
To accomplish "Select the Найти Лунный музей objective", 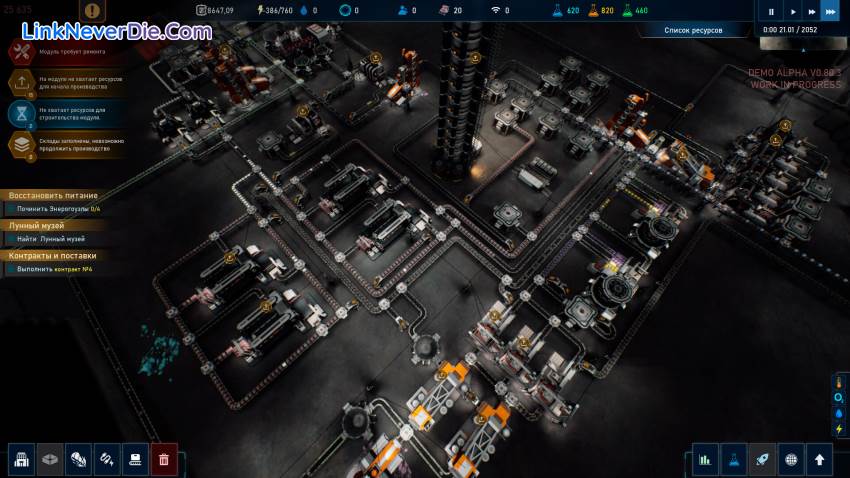I will (x=52, y=239).
